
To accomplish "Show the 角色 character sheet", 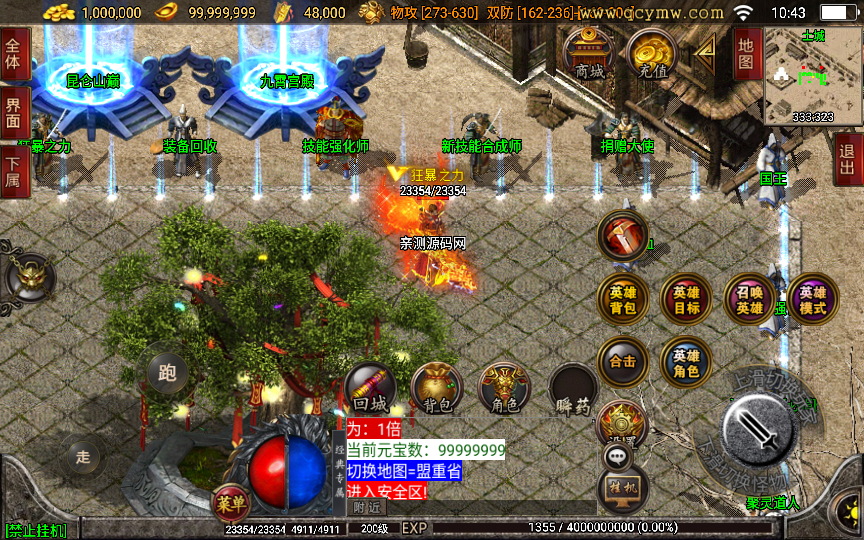I will tap(503, 388).
